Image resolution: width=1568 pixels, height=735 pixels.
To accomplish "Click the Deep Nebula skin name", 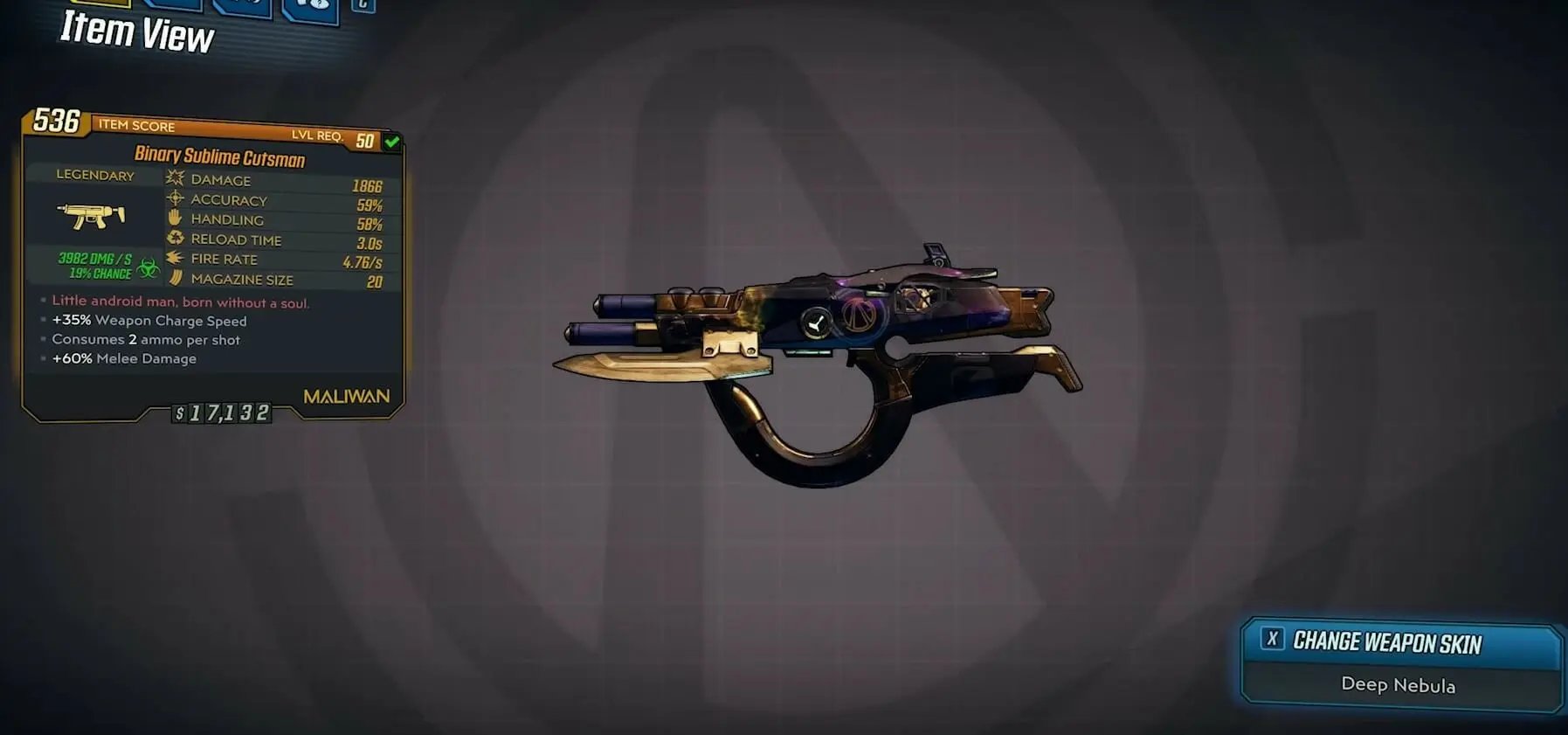I will point(1399,687).
